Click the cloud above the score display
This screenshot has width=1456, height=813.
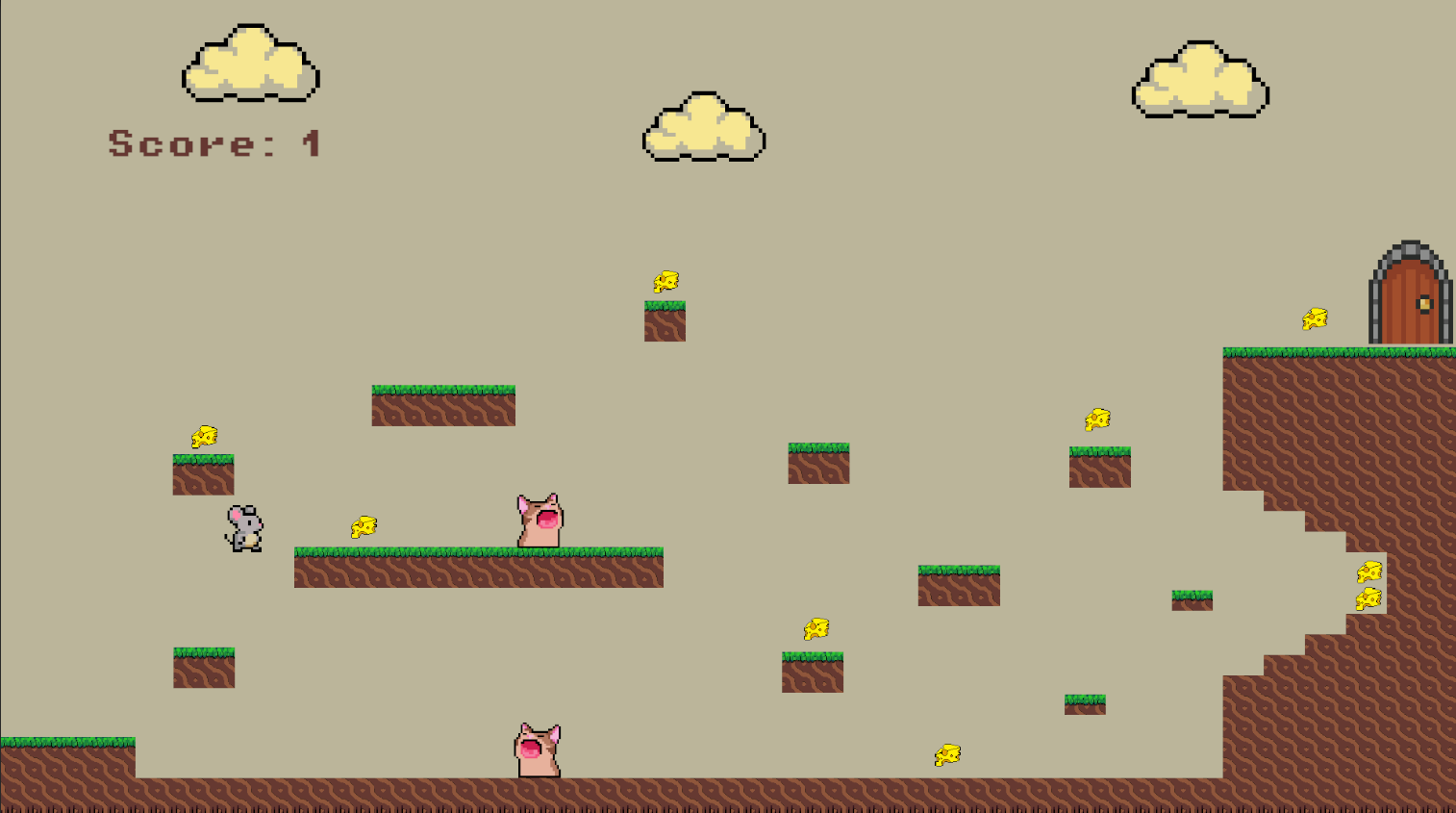tap(249, 63)
